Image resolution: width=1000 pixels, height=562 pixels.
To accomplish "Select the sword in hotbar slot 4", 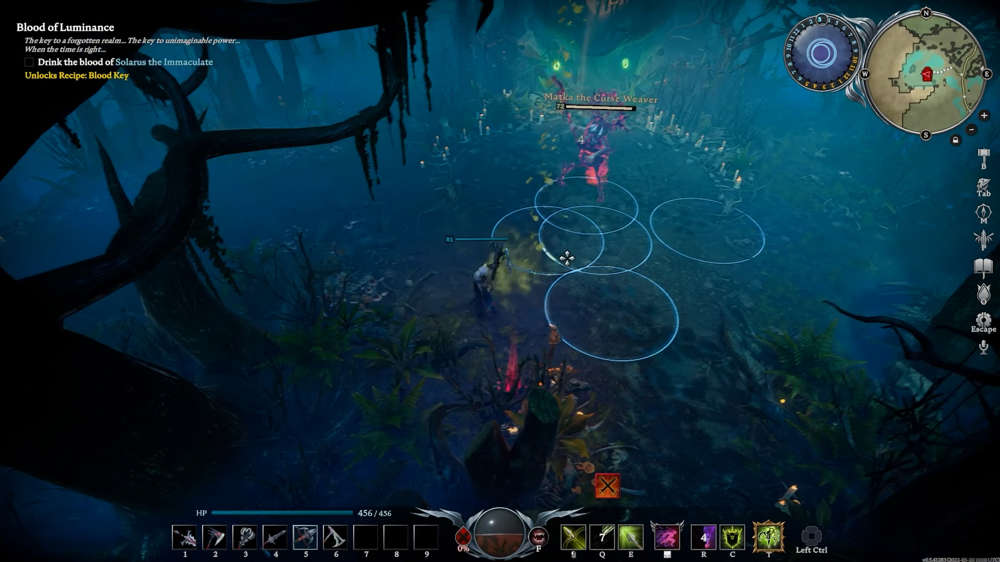I will pos(275,537).
